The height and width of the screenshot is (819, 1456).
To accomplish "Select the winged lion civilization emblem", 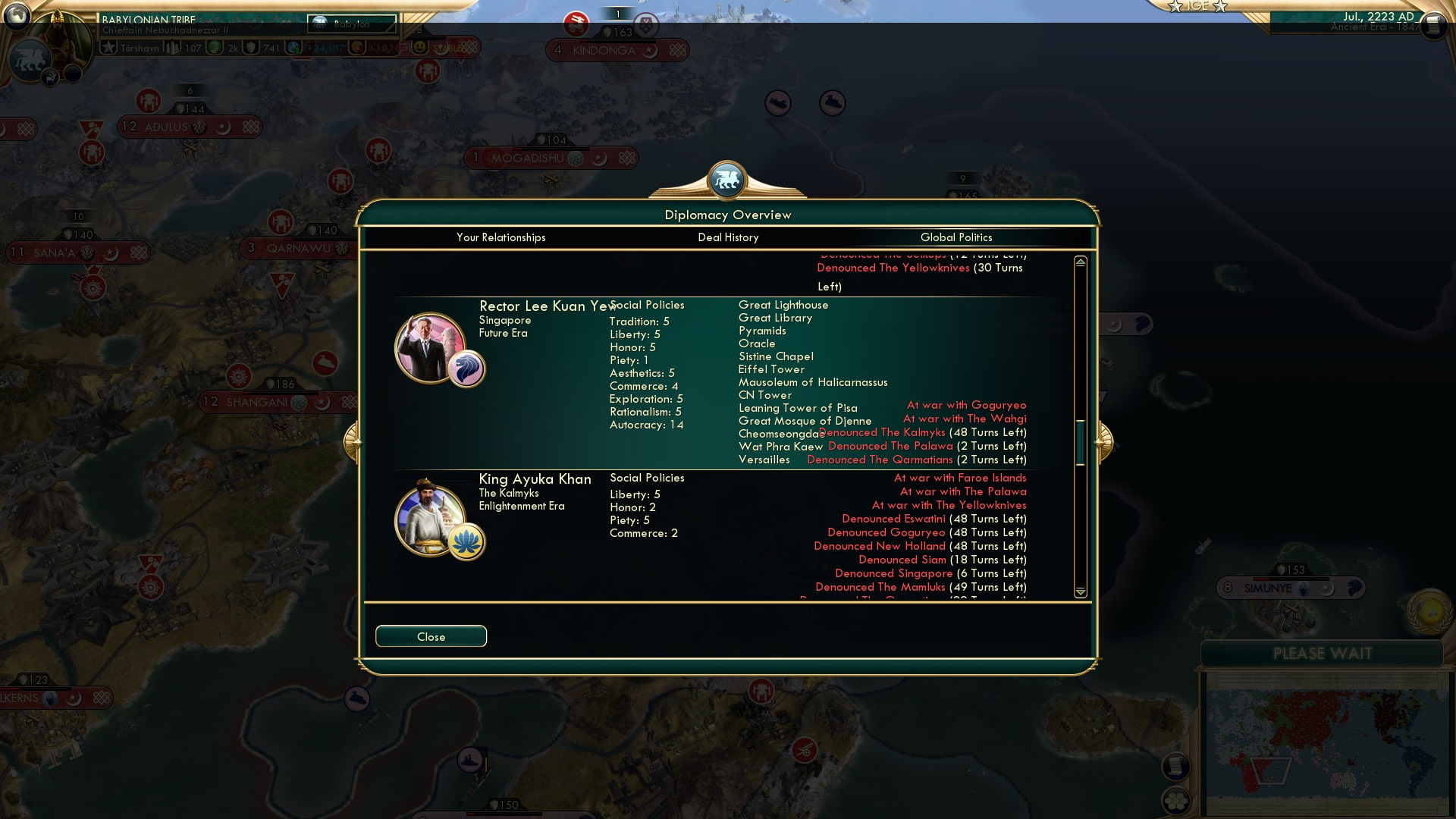I will click(31, 58).
